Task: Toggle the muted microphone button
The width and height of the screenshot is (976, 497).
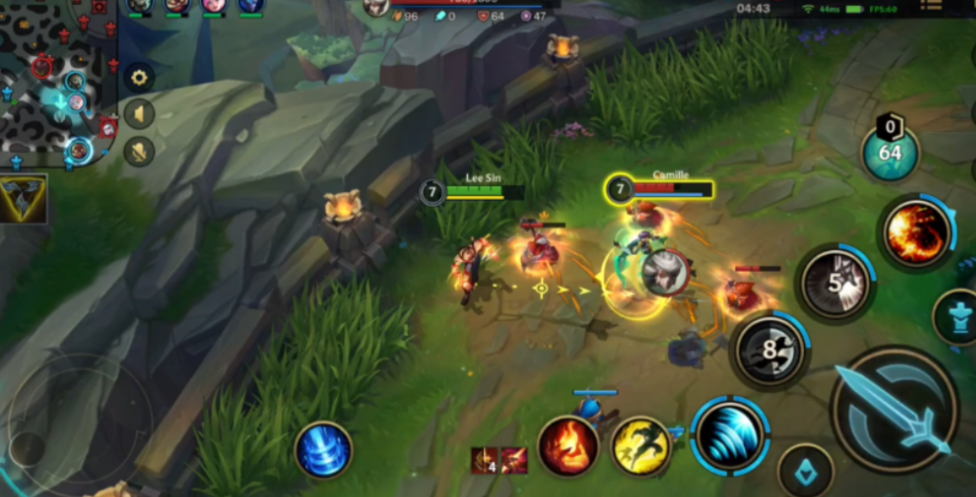Action: tap(138, 151)
